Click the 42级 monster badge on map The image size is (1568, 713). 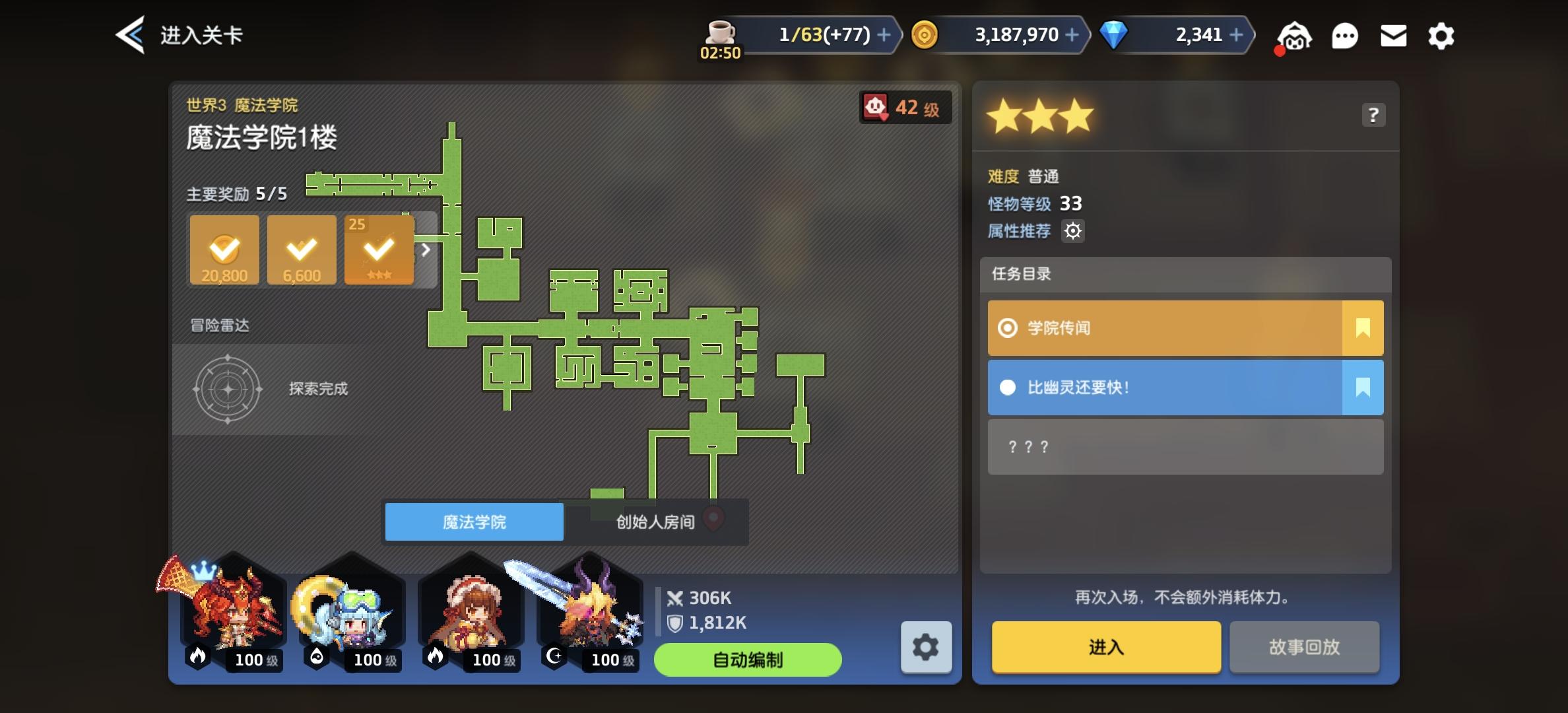905,107
